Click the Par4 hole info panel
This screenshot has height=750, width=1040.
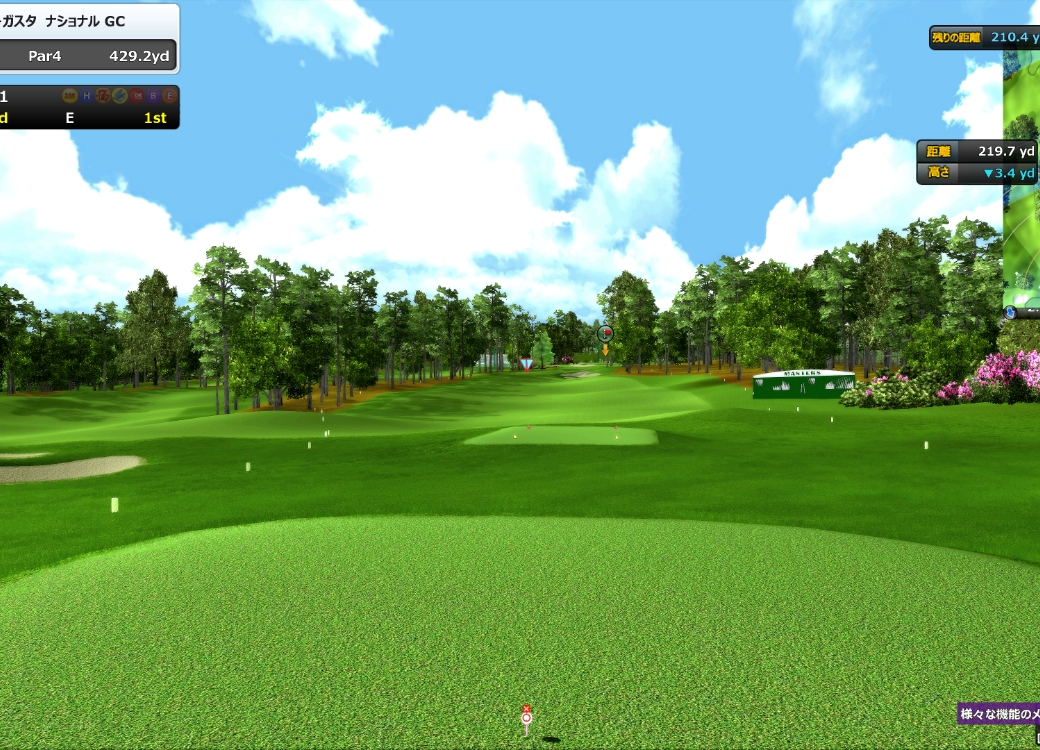point(88,56)
